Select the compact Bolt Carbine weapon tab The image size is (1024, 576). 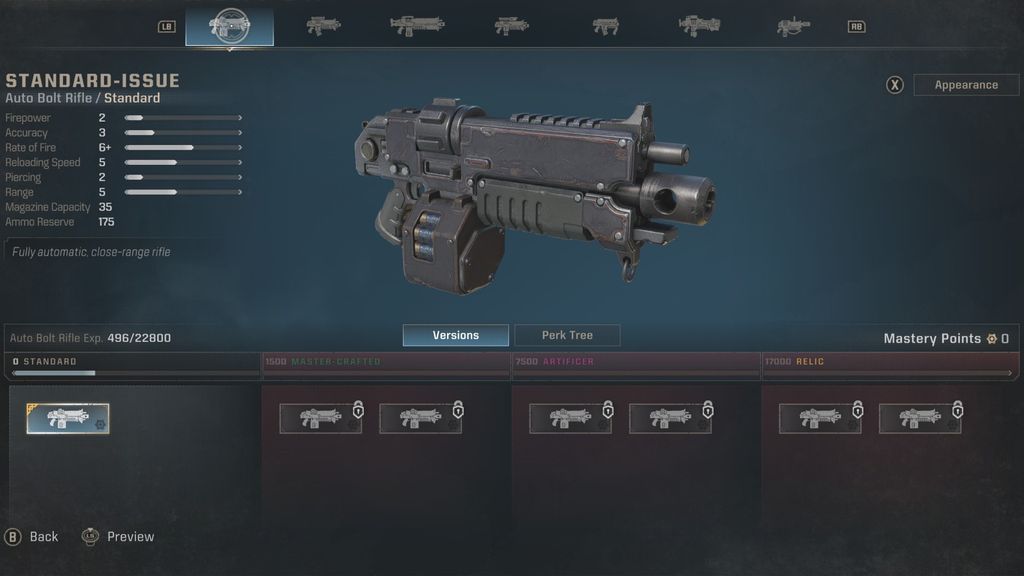605,26
